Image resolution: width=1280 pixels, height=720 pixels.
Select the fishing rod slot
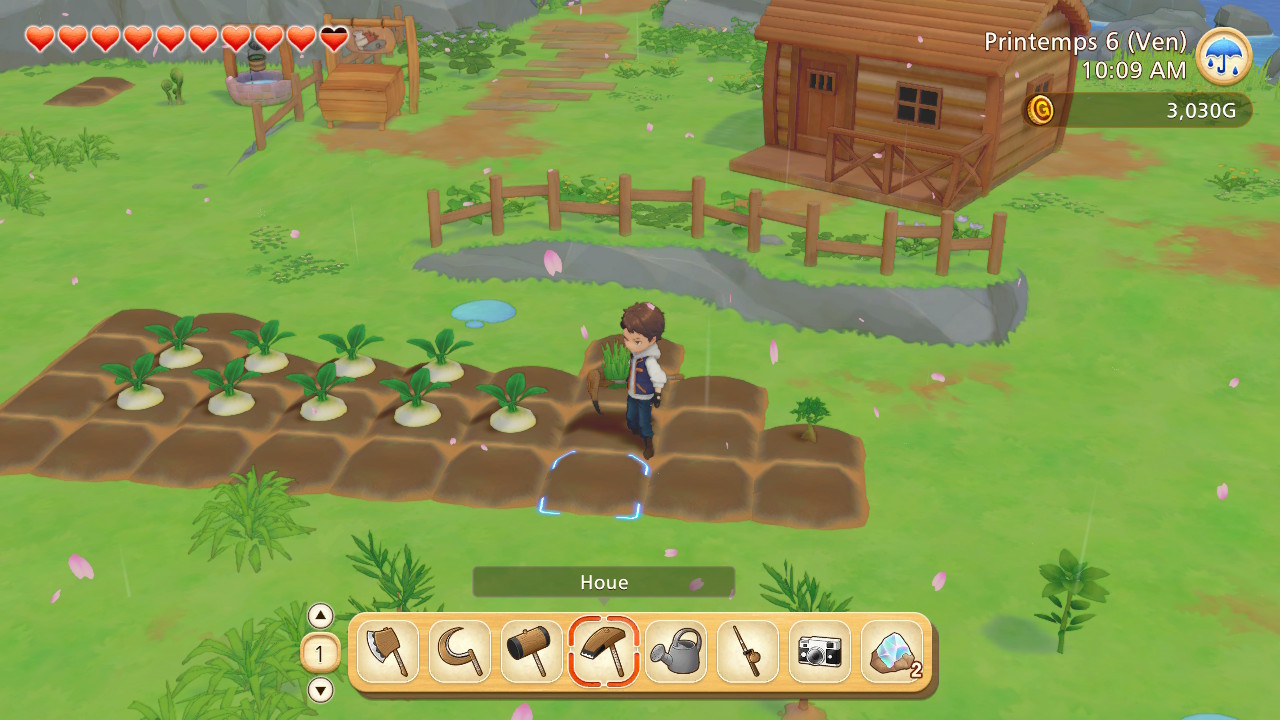point(748,652)
